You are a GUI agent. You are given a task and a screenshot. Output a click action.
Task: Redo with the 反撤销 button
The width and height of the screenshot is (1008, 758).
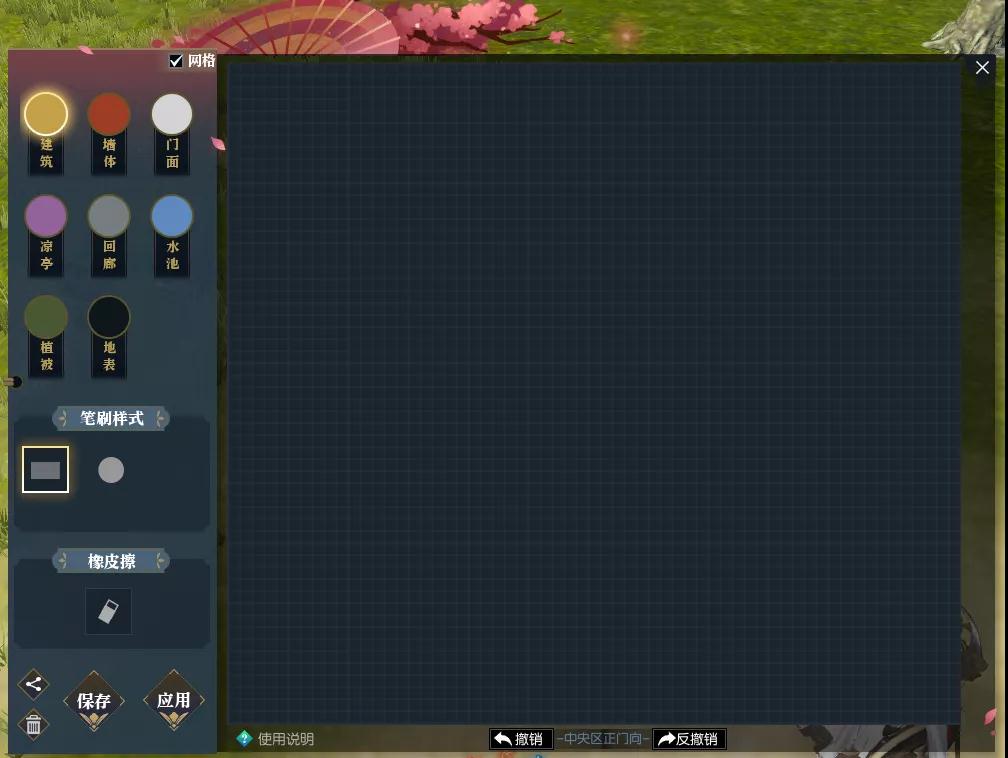tap(689, 739)
